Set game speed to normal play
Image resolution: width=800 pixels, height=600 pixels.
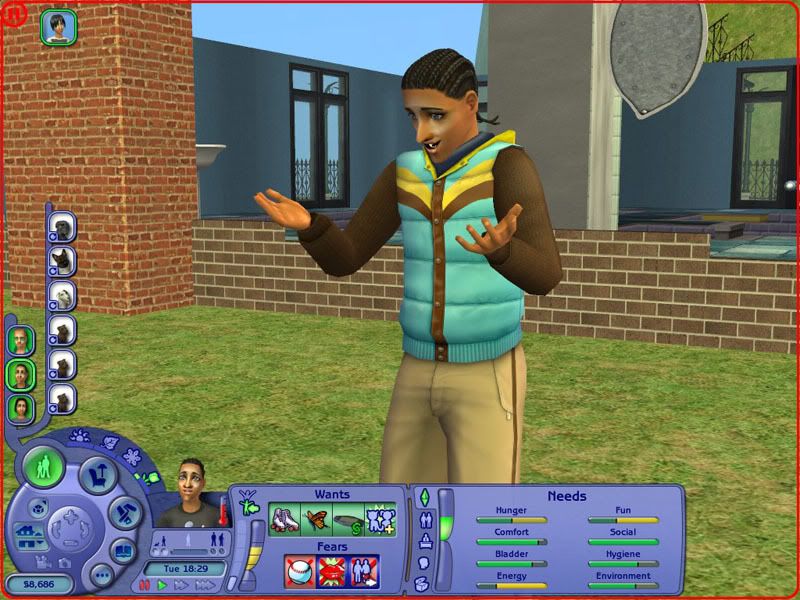[162, 585]
